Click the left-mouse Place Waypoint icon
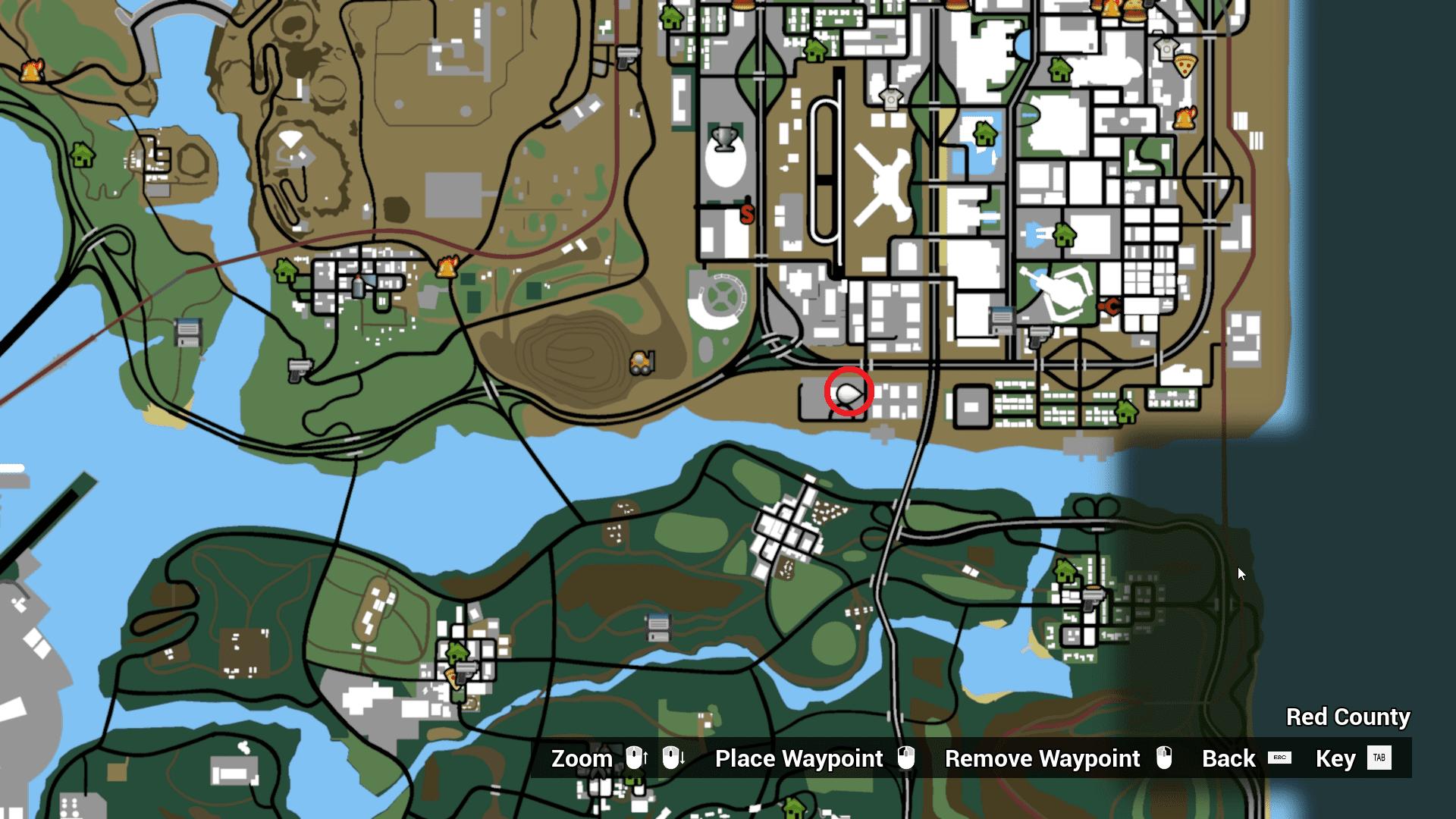Screen dimensions: 1456x819 click(908, 758)
